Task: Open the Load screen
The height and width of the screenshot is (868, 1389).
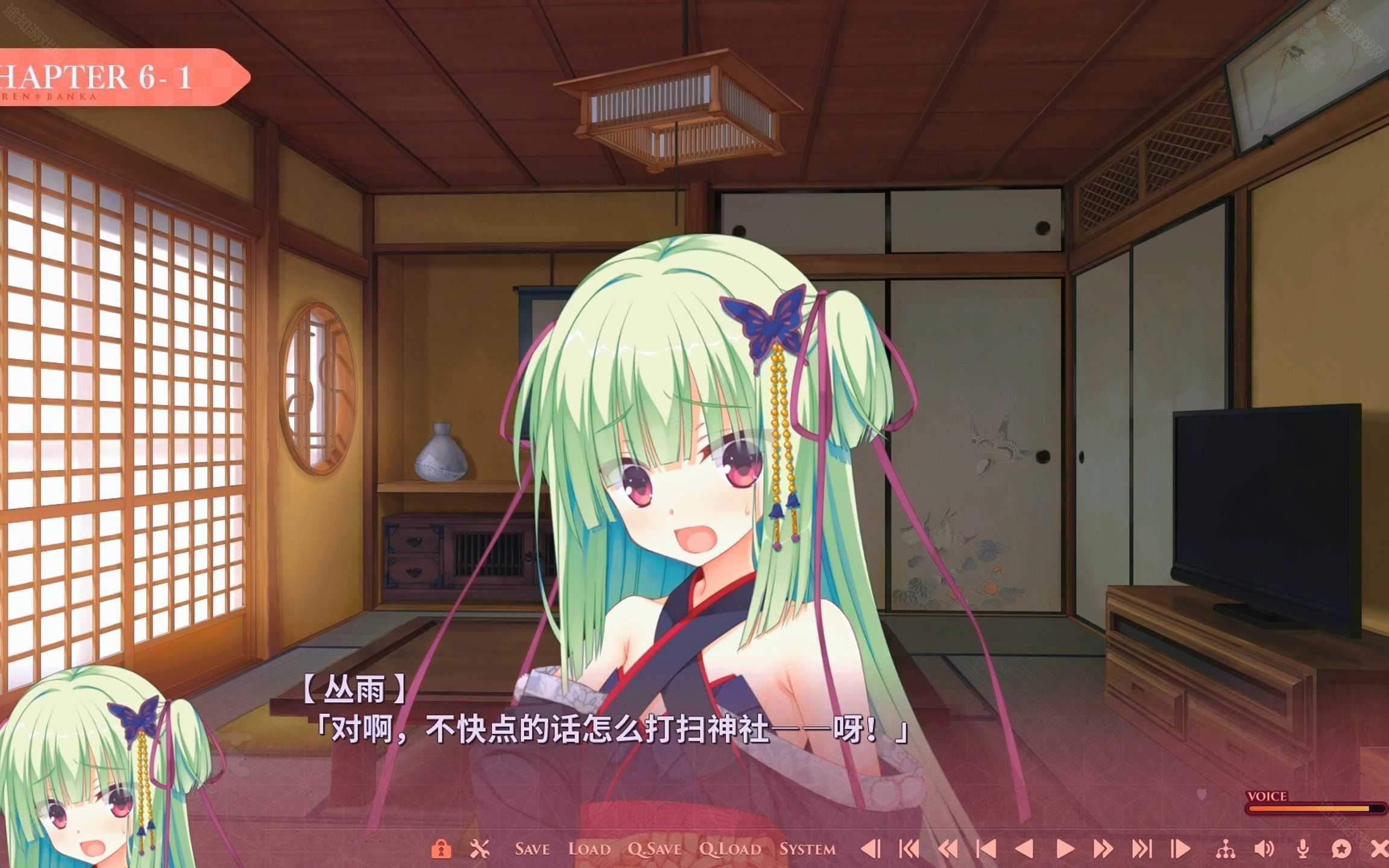Action: click(x=590, y=850)
